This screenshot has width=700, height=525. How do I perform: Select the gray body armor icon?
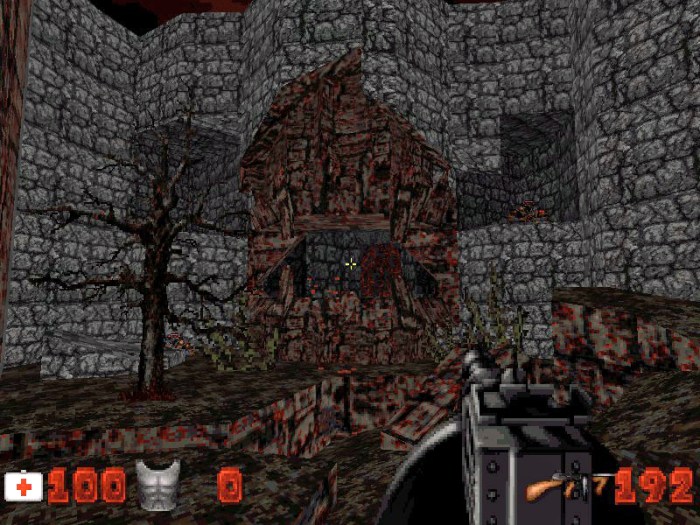[157, 486]
